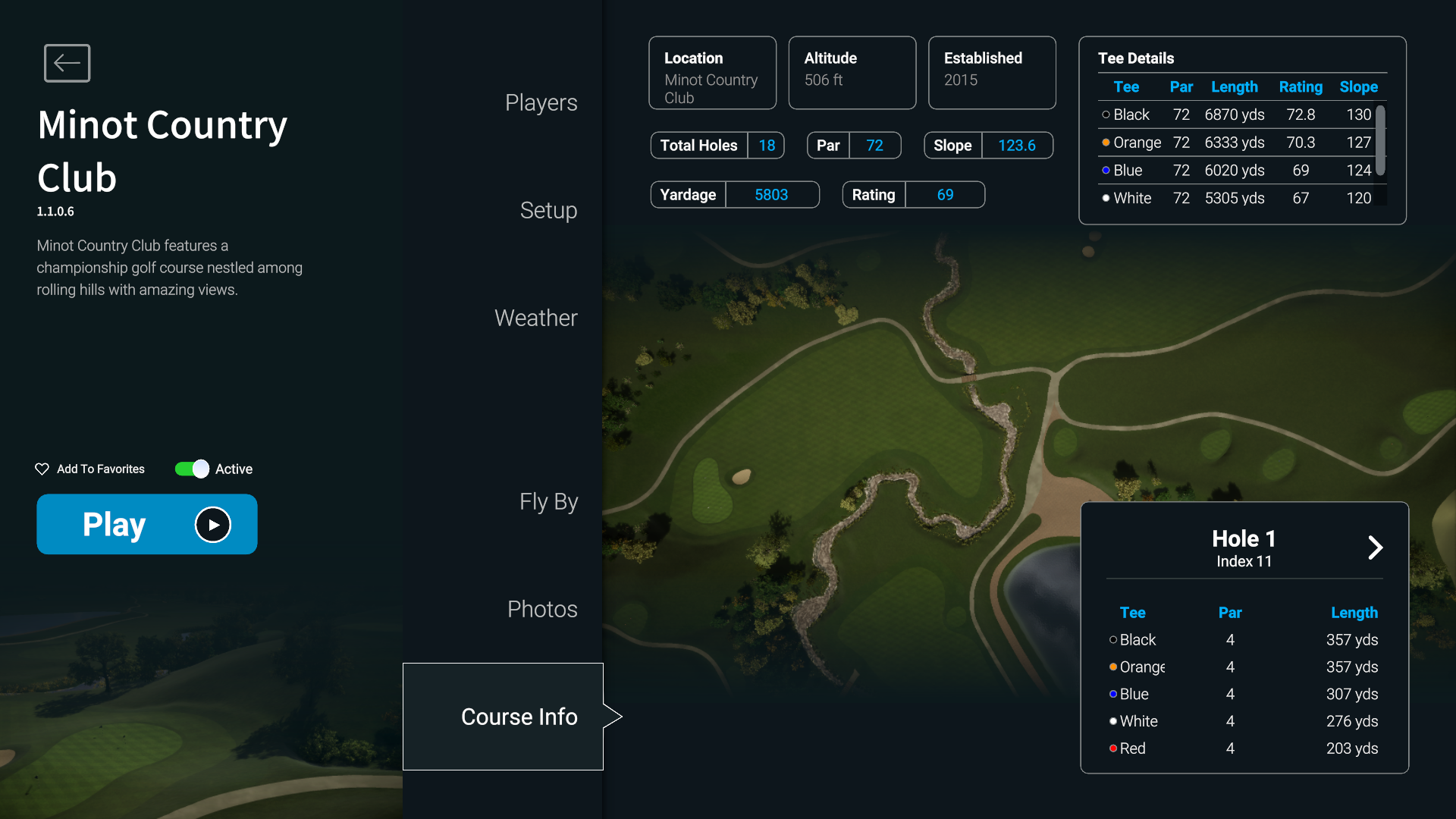Click the Tee Details scrollbar

[x=1381, y=141]
